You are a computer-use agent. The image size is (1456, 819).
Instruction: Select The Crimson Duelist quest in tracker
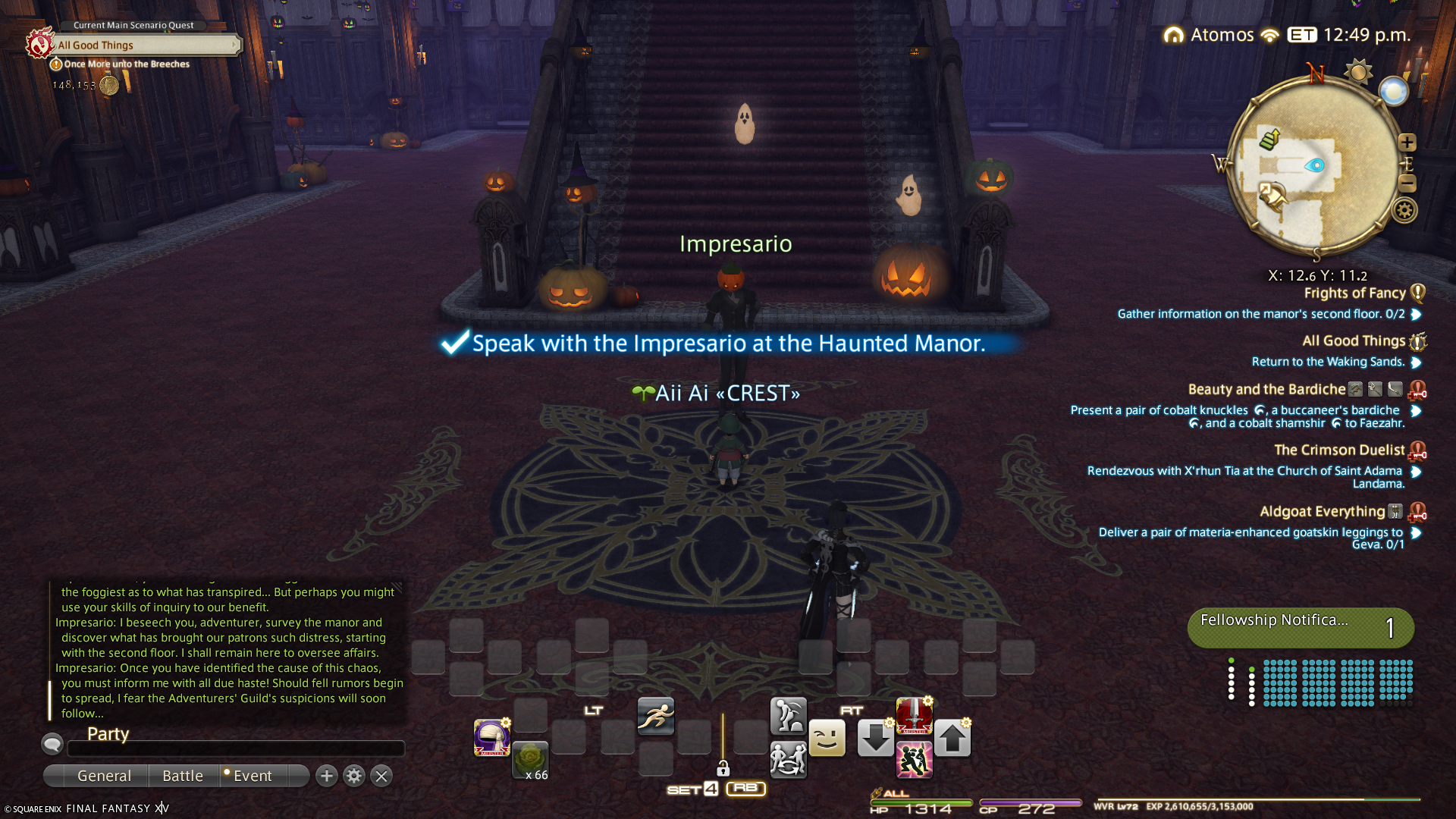pyautogui.click(x=1339, y=450)
